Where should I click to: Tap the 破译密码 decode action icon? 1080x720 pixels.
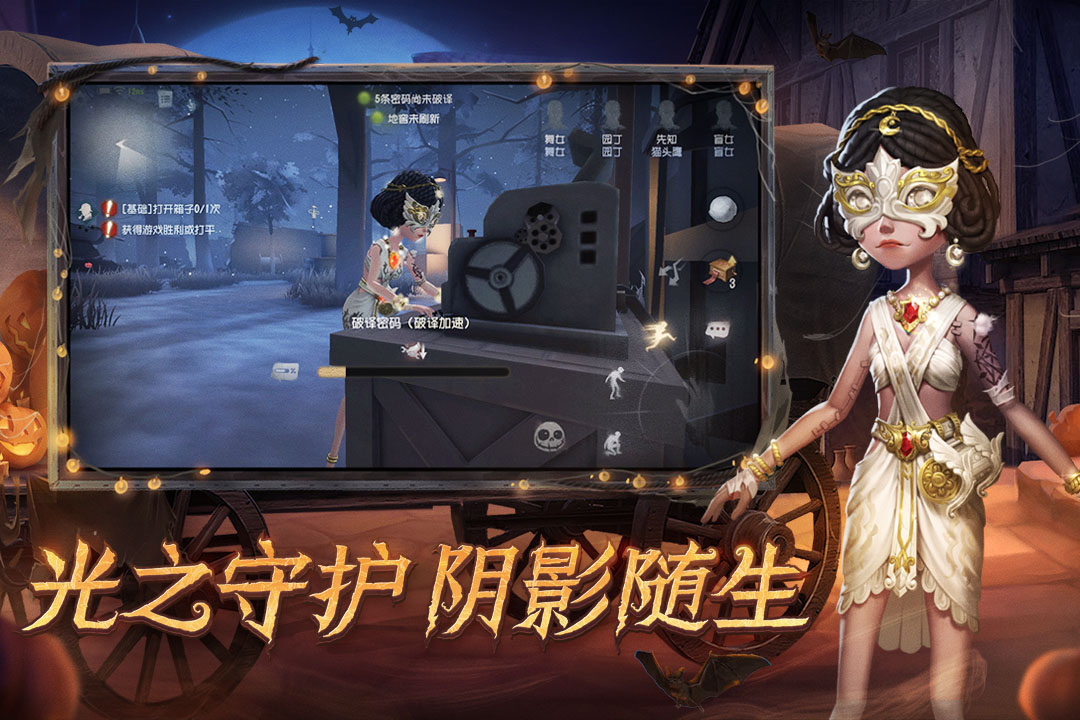[x=412, y=349]
